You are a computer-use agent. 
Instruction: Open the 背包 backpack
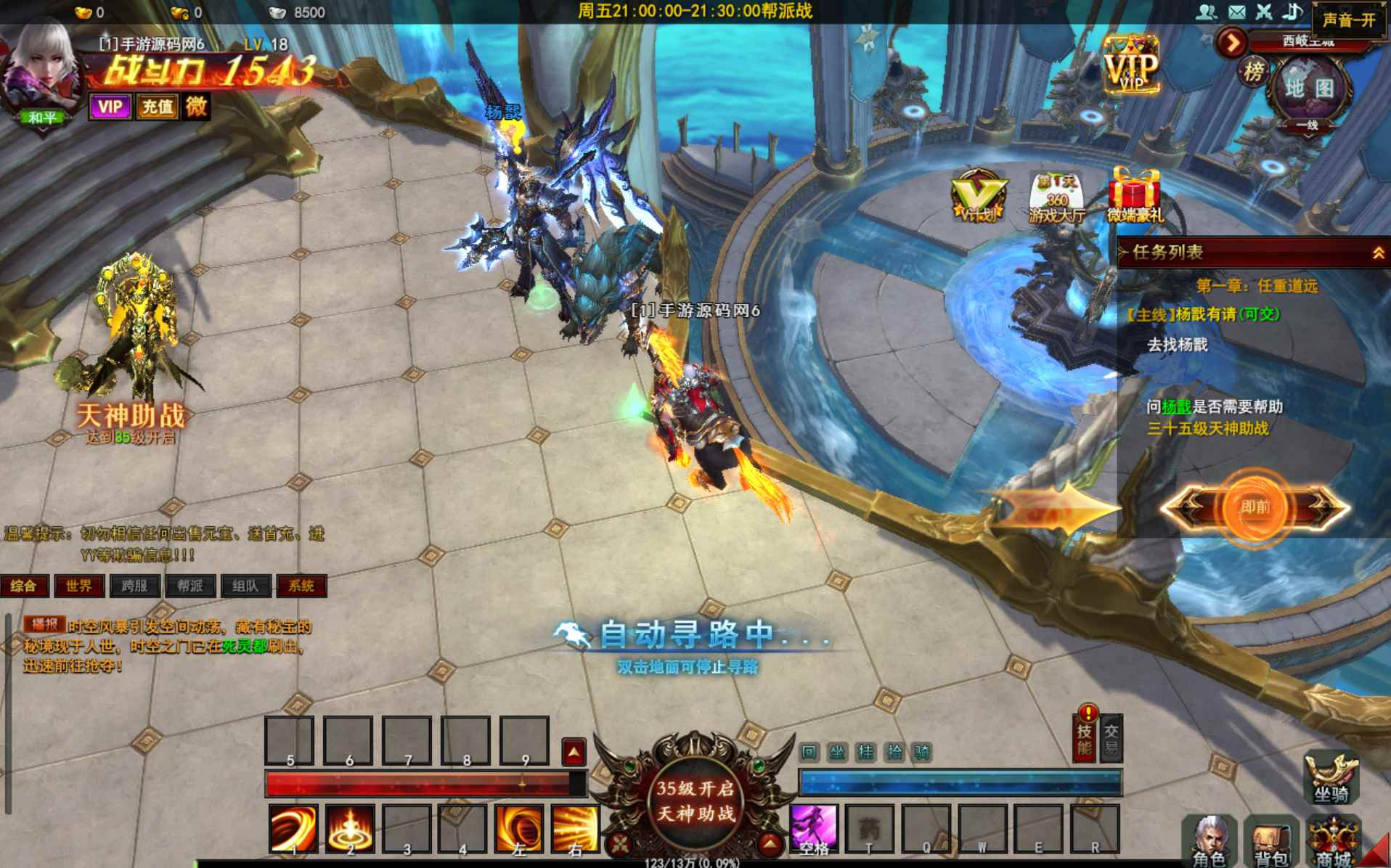1270,842
